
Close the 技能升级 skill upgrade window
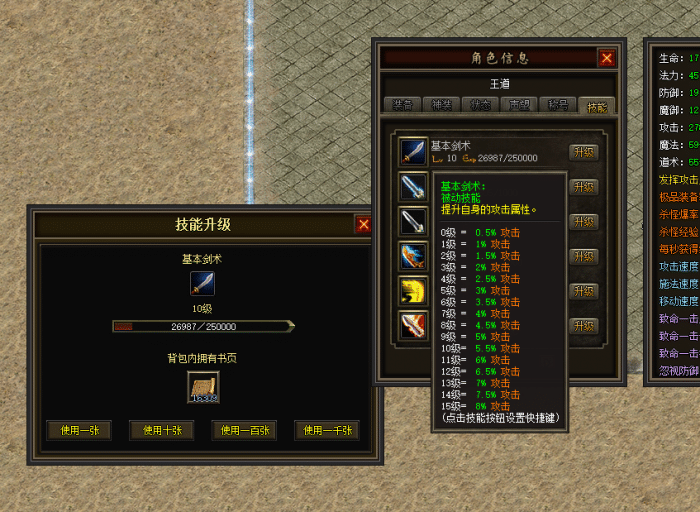[x=363, y=225]
